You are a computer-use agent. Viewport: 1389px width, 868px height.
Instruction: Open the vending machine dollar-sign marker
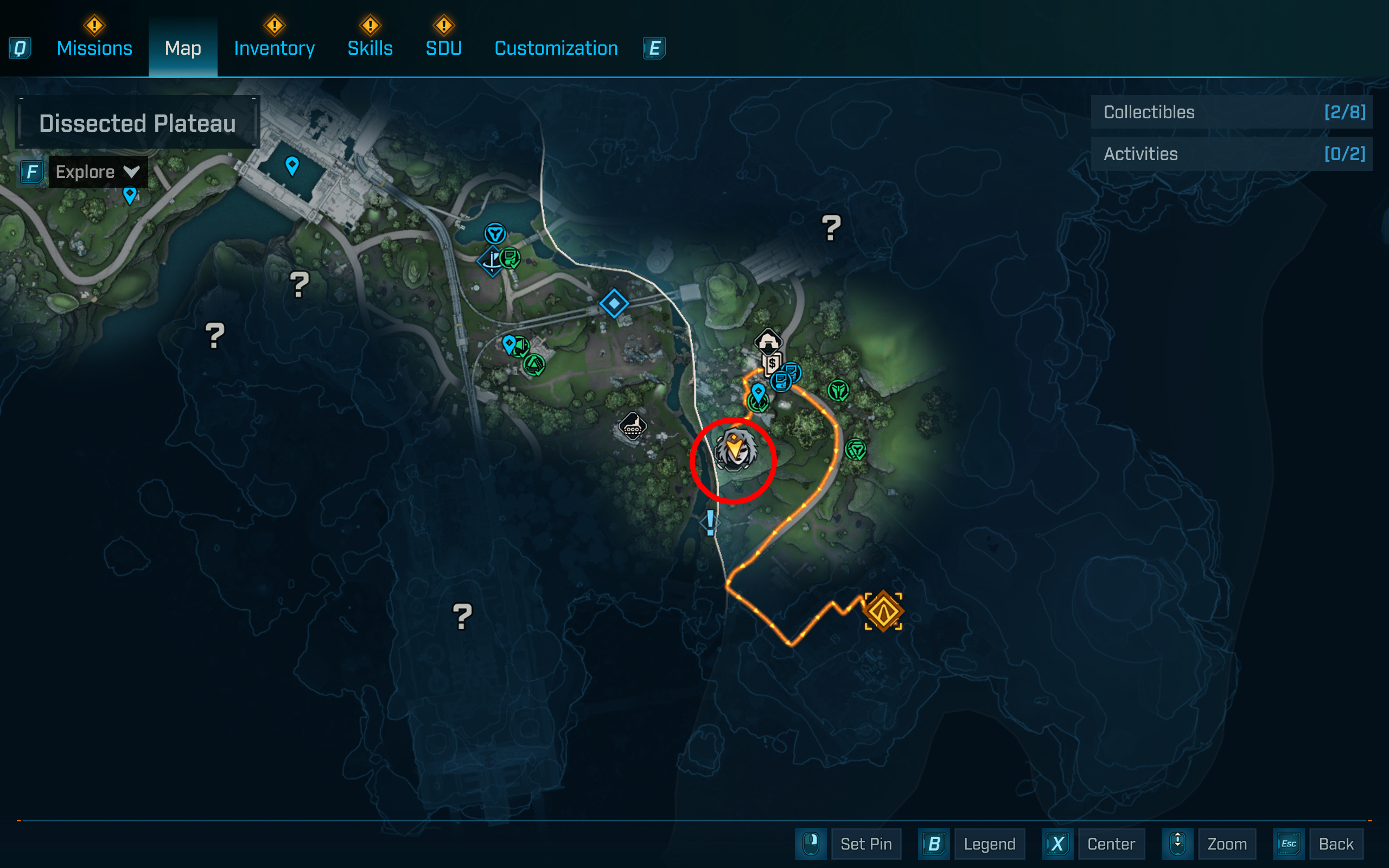point(772,363)
